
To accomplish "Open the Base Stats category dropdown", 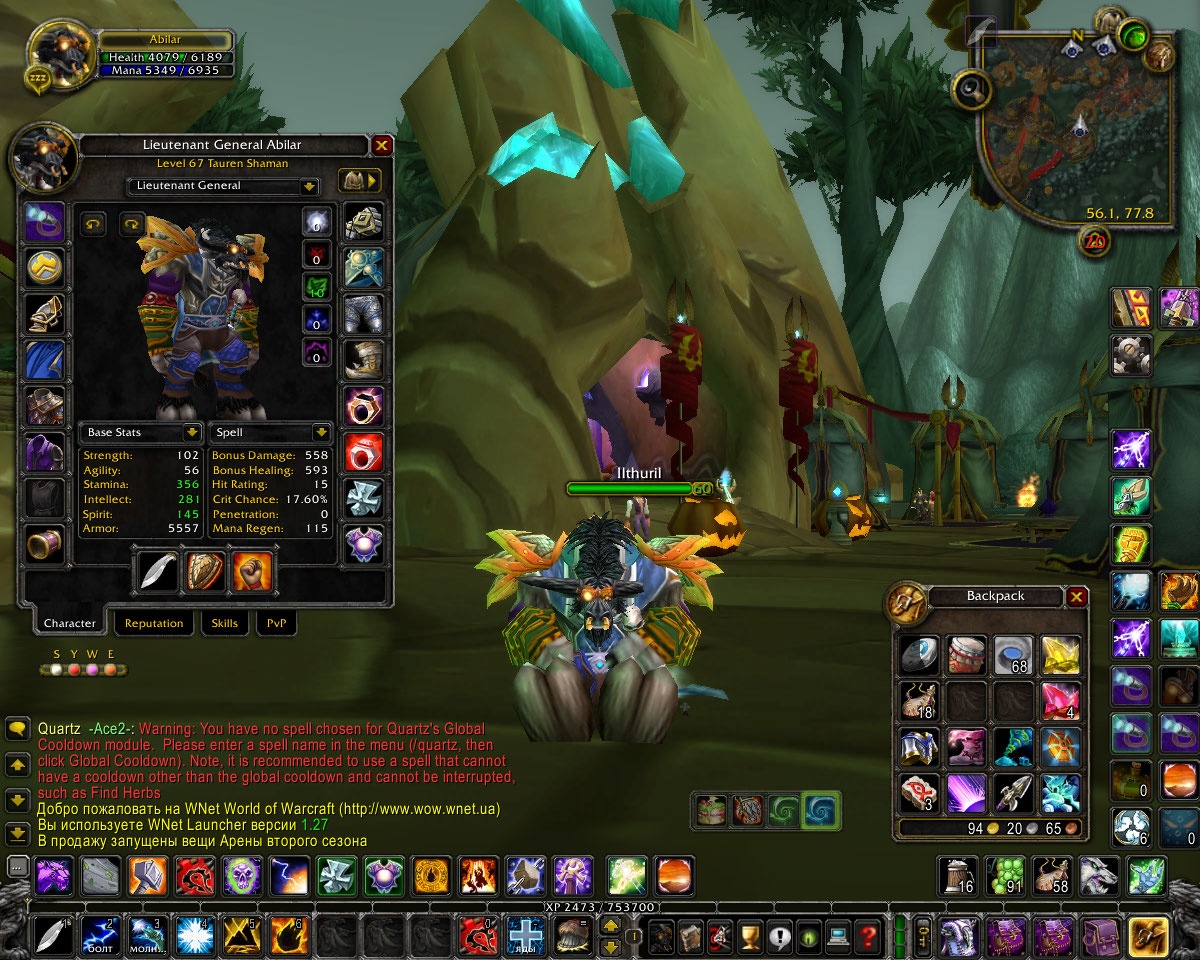I will coord(191,433).
